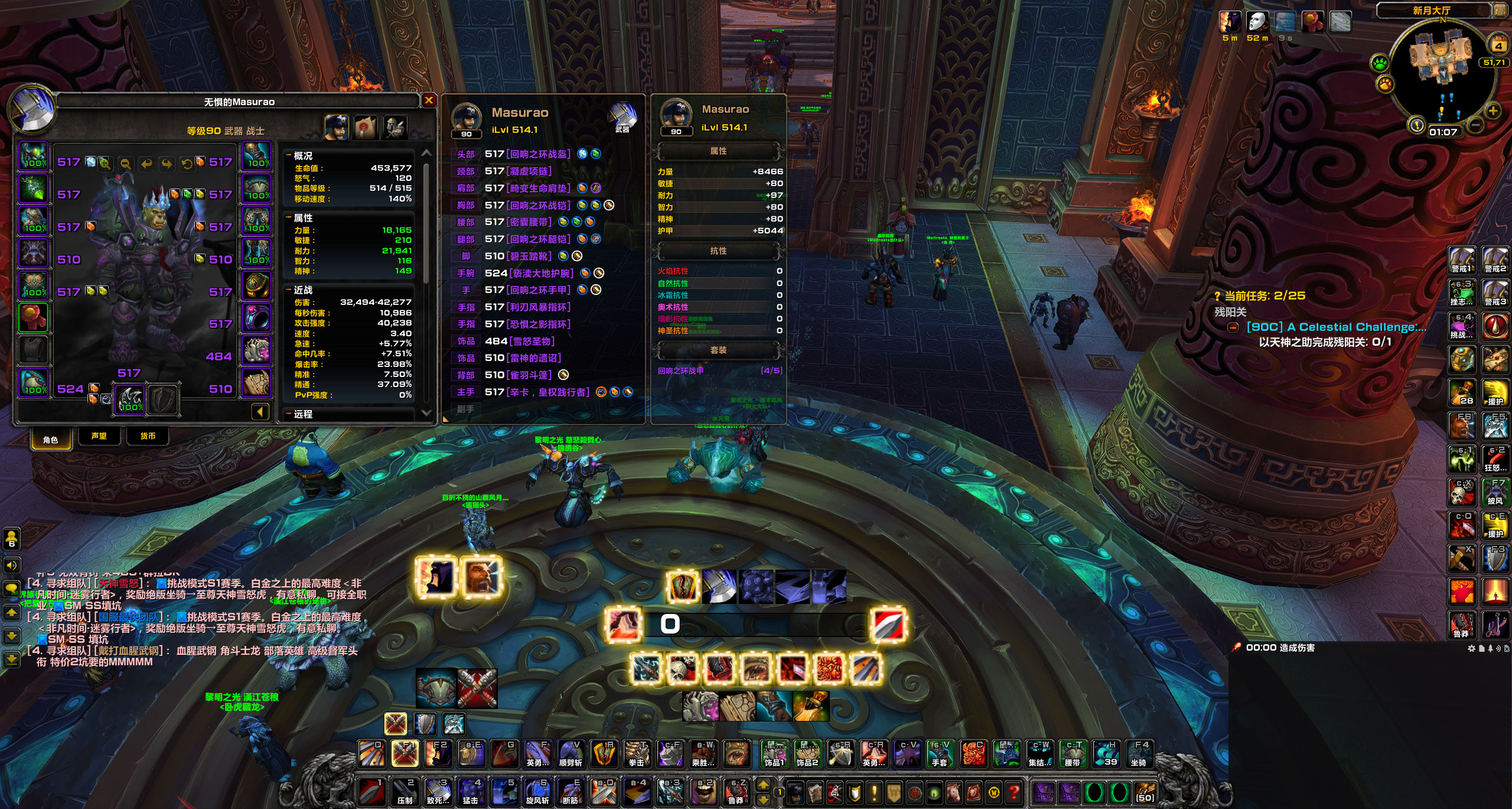This screenshot has height=809, width=1512.
Task: Open the 货币 currency tab
Action: click(x=148, y=436)
